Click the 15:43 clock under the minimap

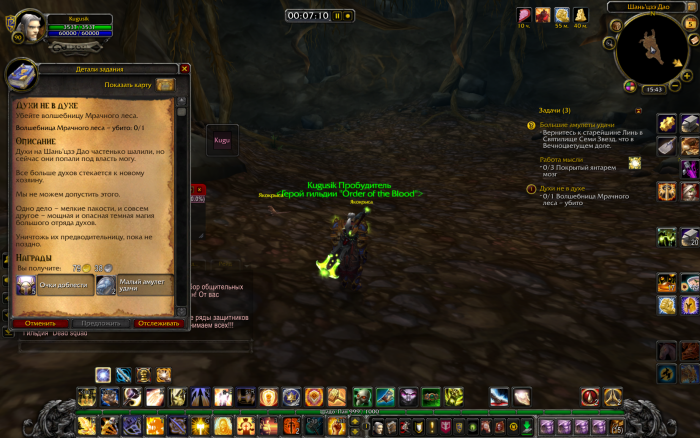(x=655, y=89)
